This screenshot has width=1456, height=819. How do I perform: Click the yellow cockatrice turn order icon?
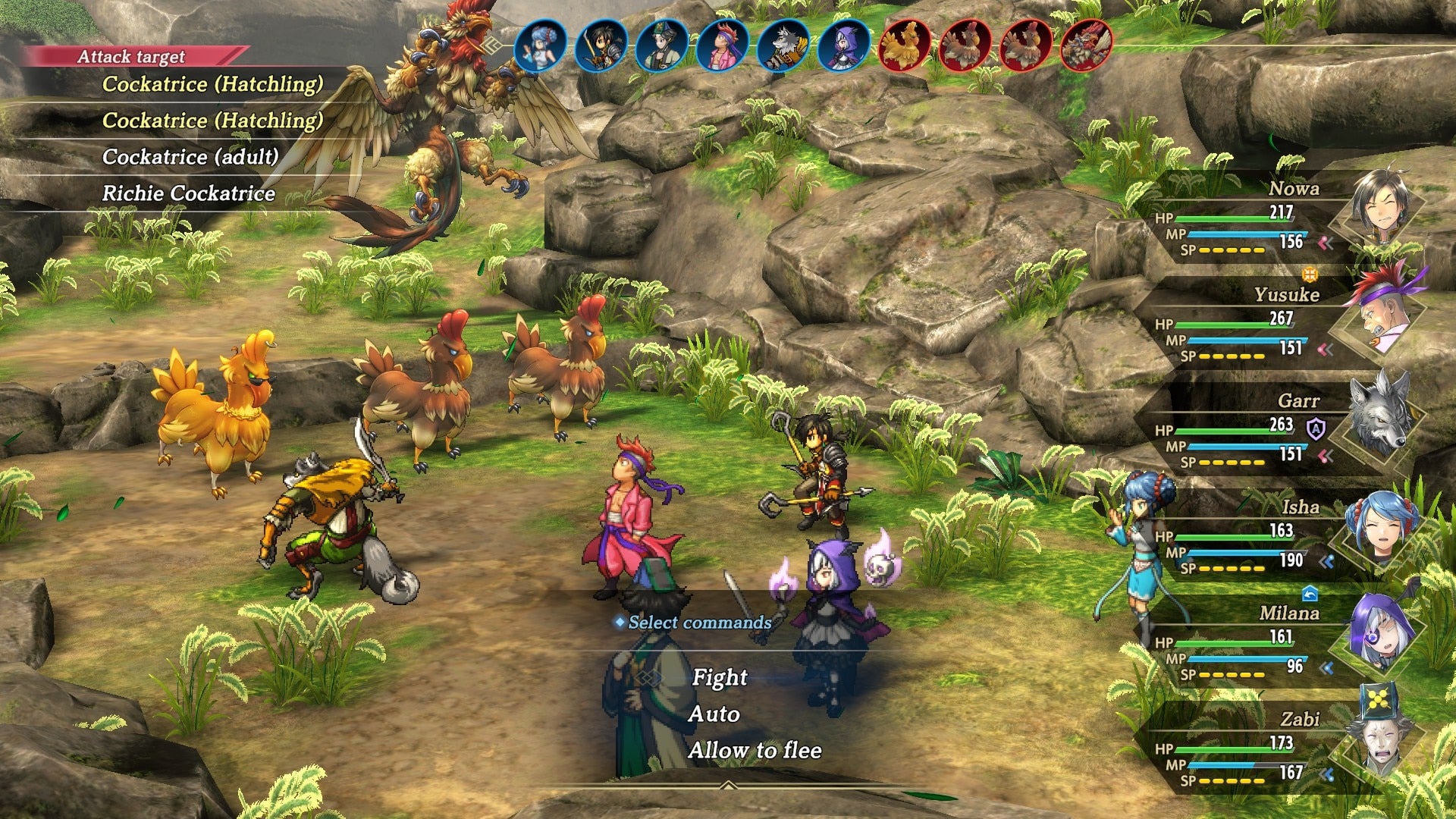[904, 45]
